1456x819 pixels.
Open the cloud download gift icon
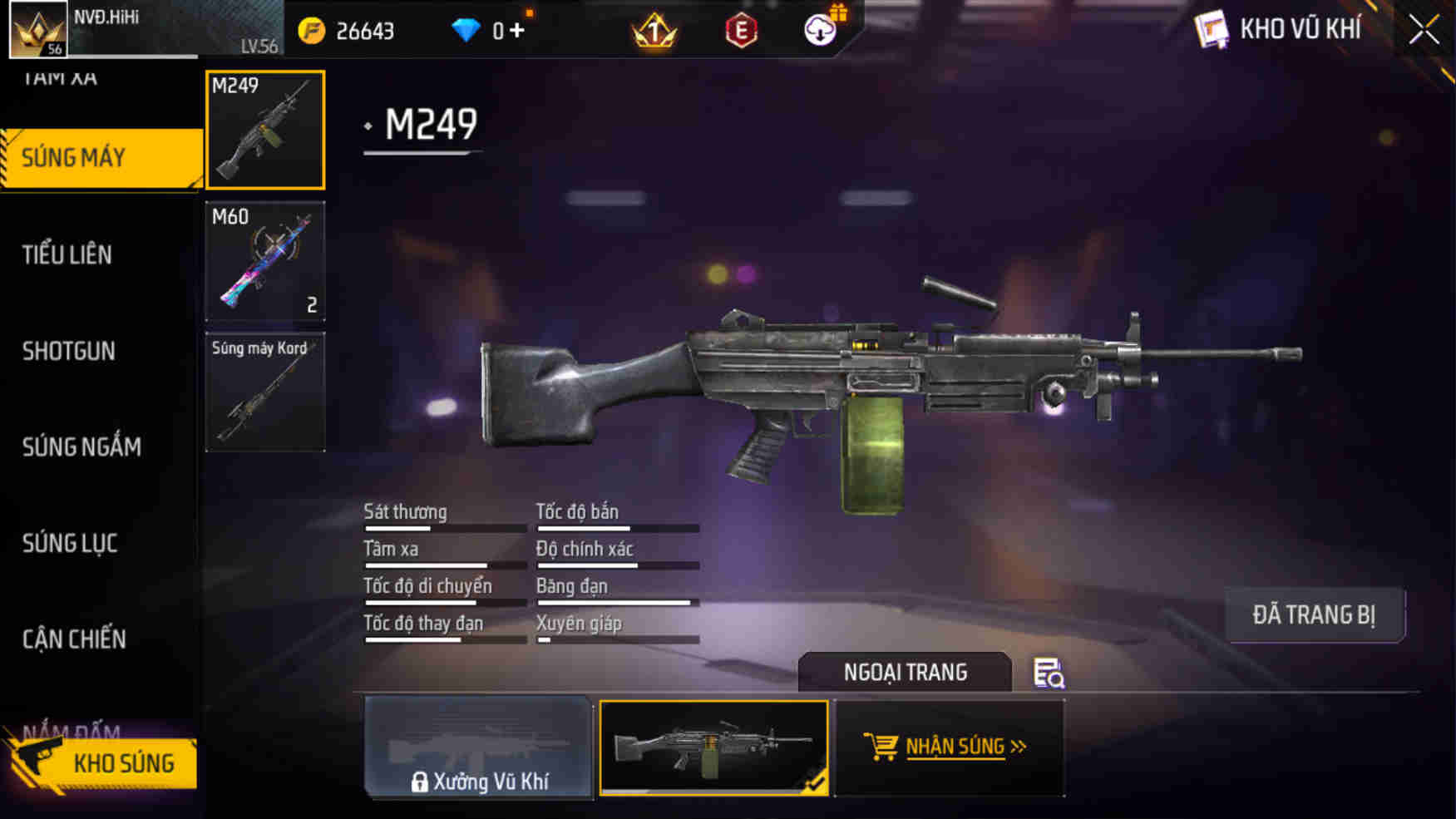(819, 30)
